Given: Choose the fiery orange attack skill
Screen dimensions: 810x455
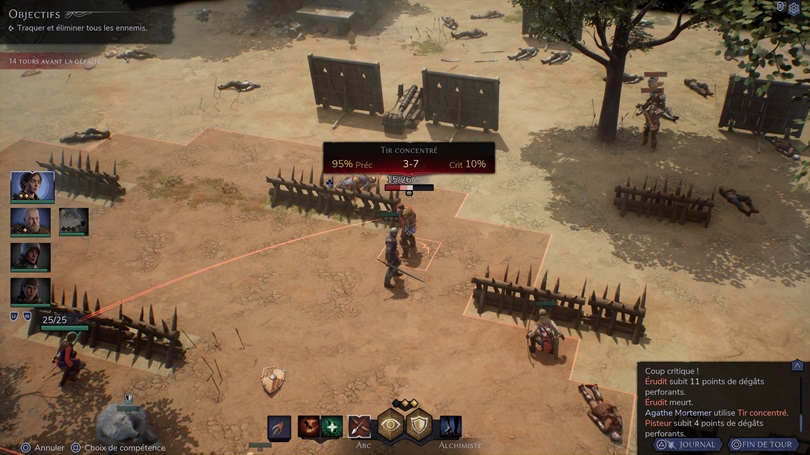Looking at the screenshot, I should (x=308, y=427).
